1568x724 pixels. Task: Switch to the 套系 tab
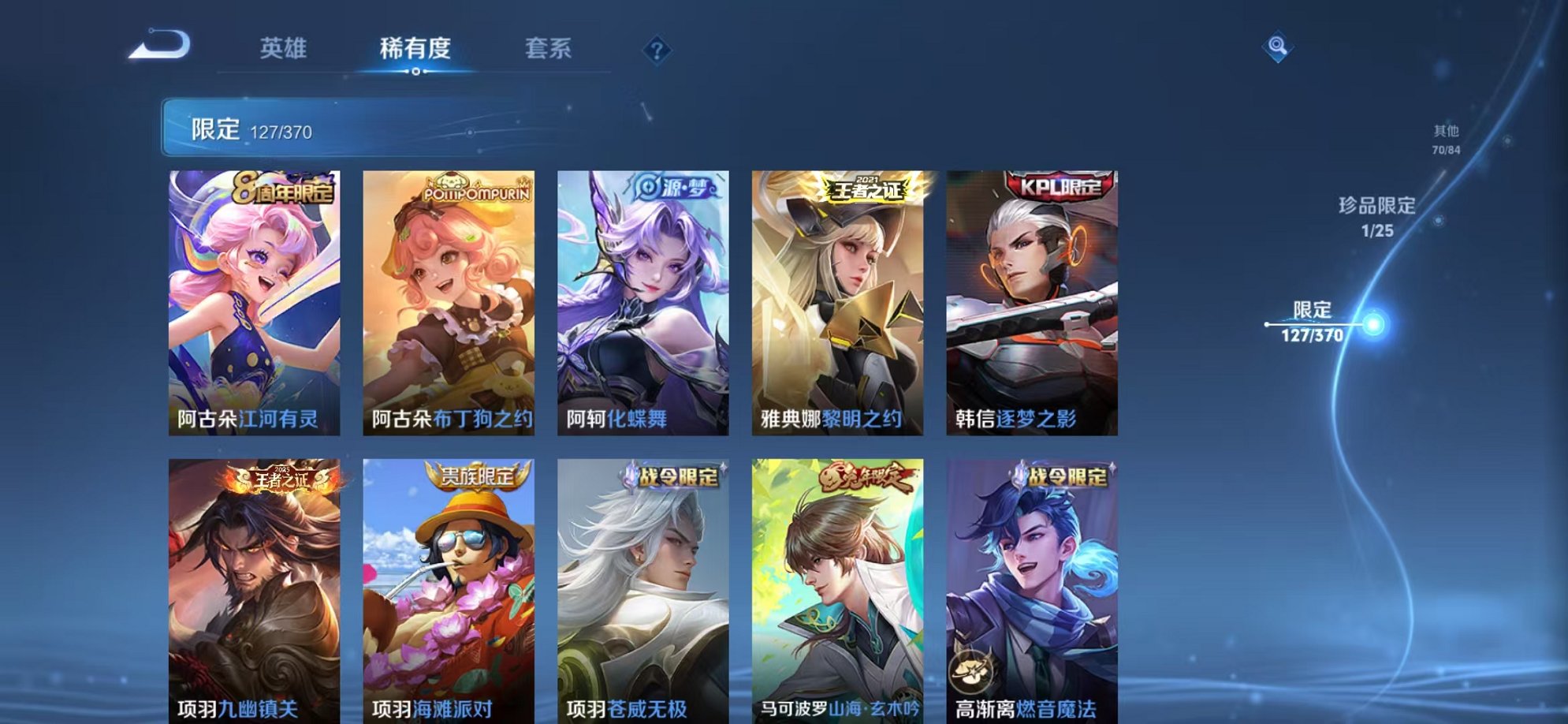[x=550, y=49]
